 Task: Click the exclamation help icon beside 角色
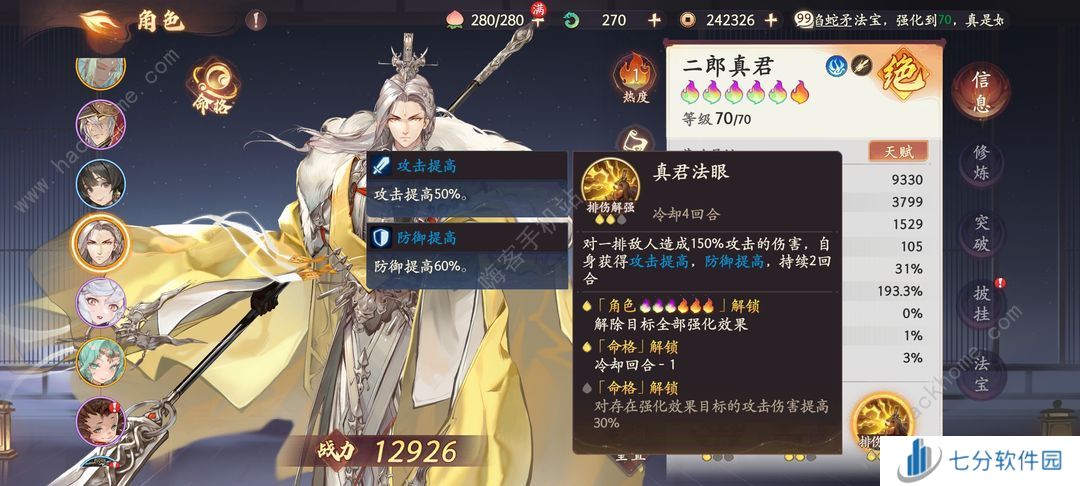tap(257, 19)
